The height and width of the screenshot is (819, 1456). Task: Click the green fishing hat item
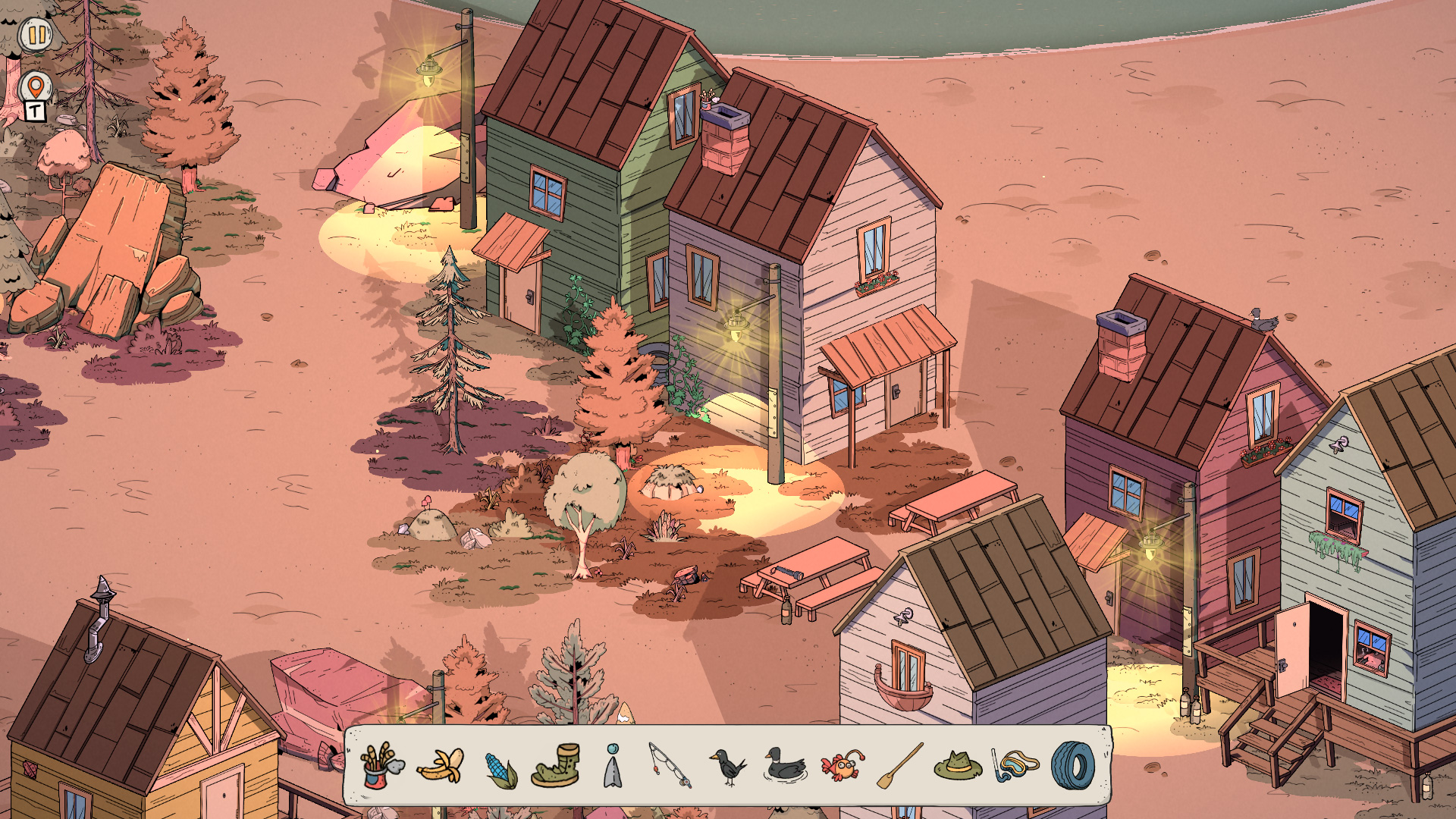coord(957,766)
